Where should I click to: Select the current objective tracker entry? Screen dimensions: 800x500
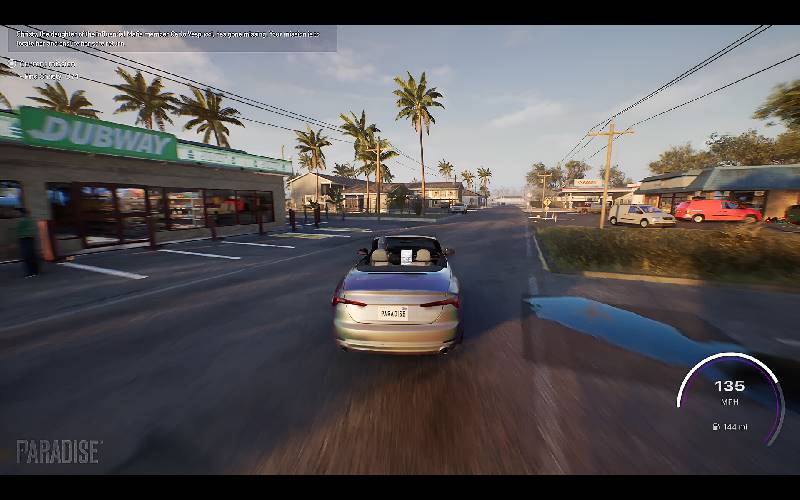[45, 63]
